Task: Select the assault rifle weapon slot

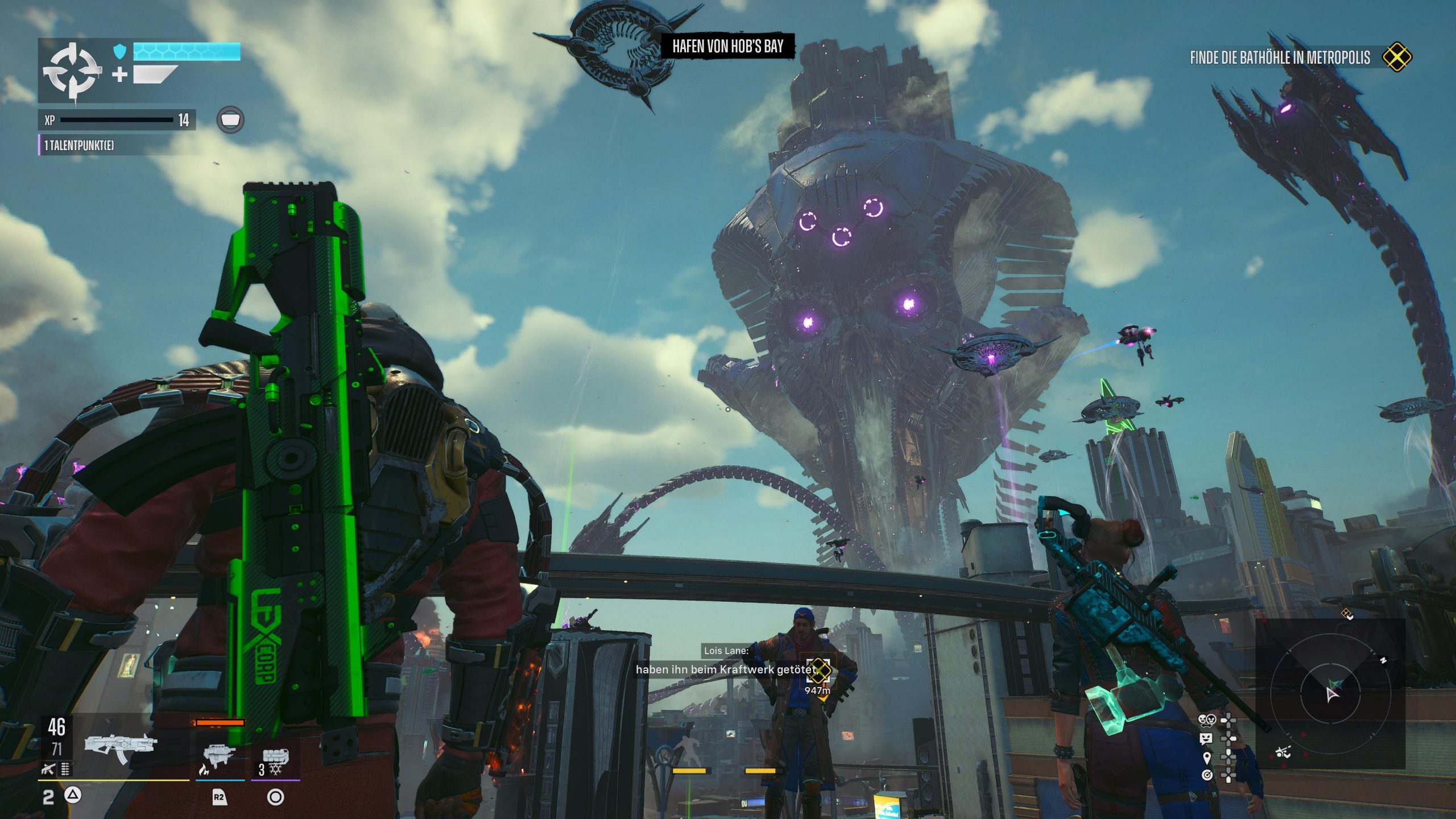Action: click(x=120, y=747)
